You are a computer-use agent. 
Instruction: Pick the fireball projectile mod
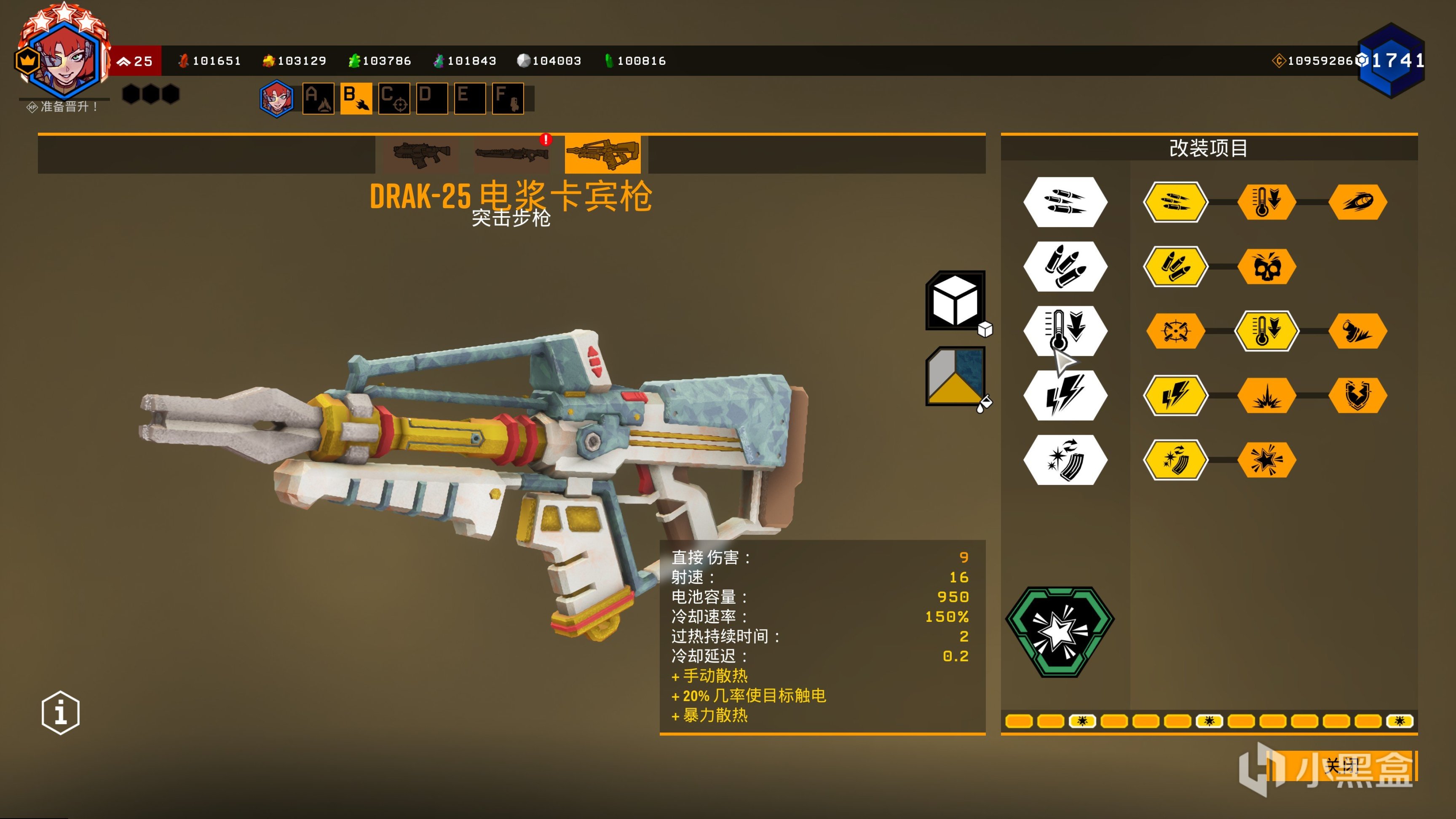1358,202
